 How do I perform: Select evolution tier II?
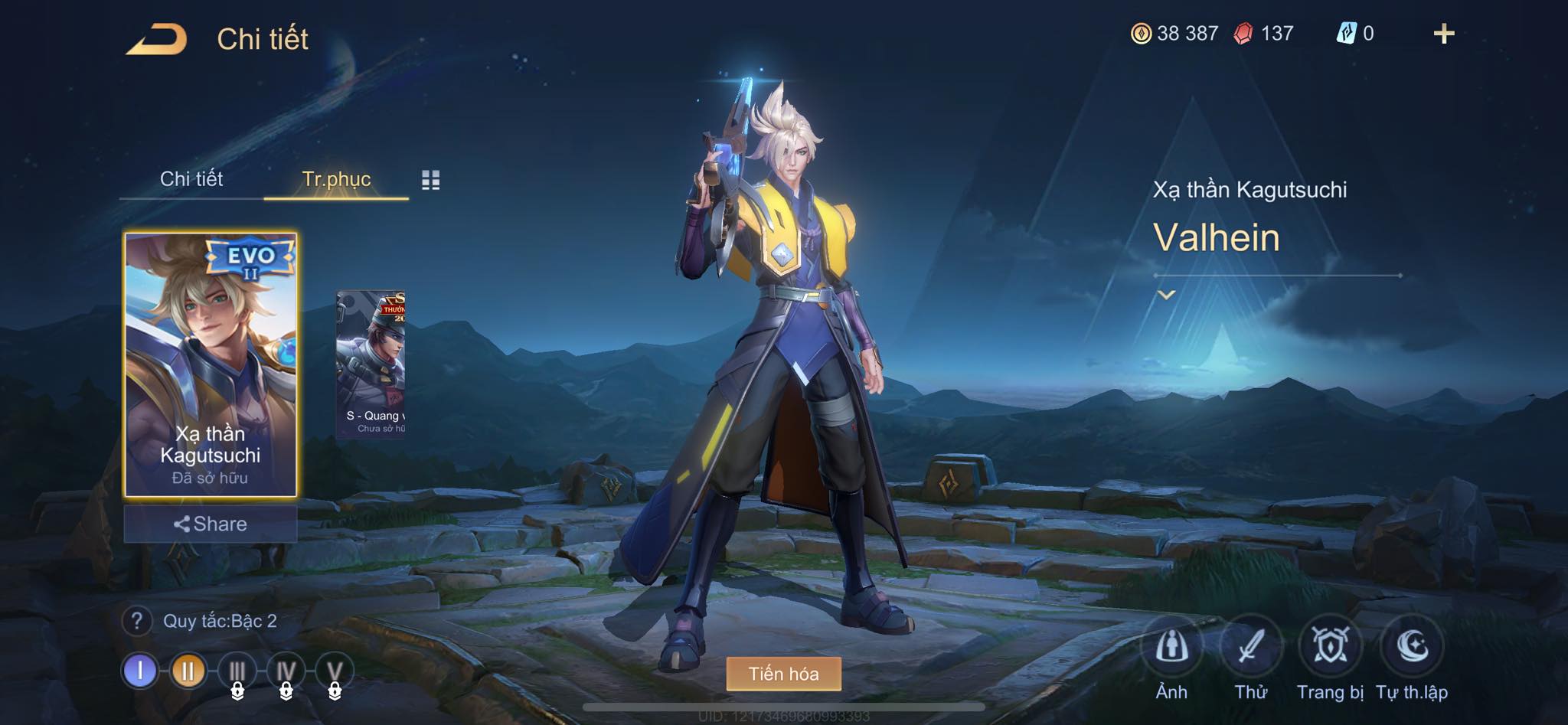pos(188,671)
